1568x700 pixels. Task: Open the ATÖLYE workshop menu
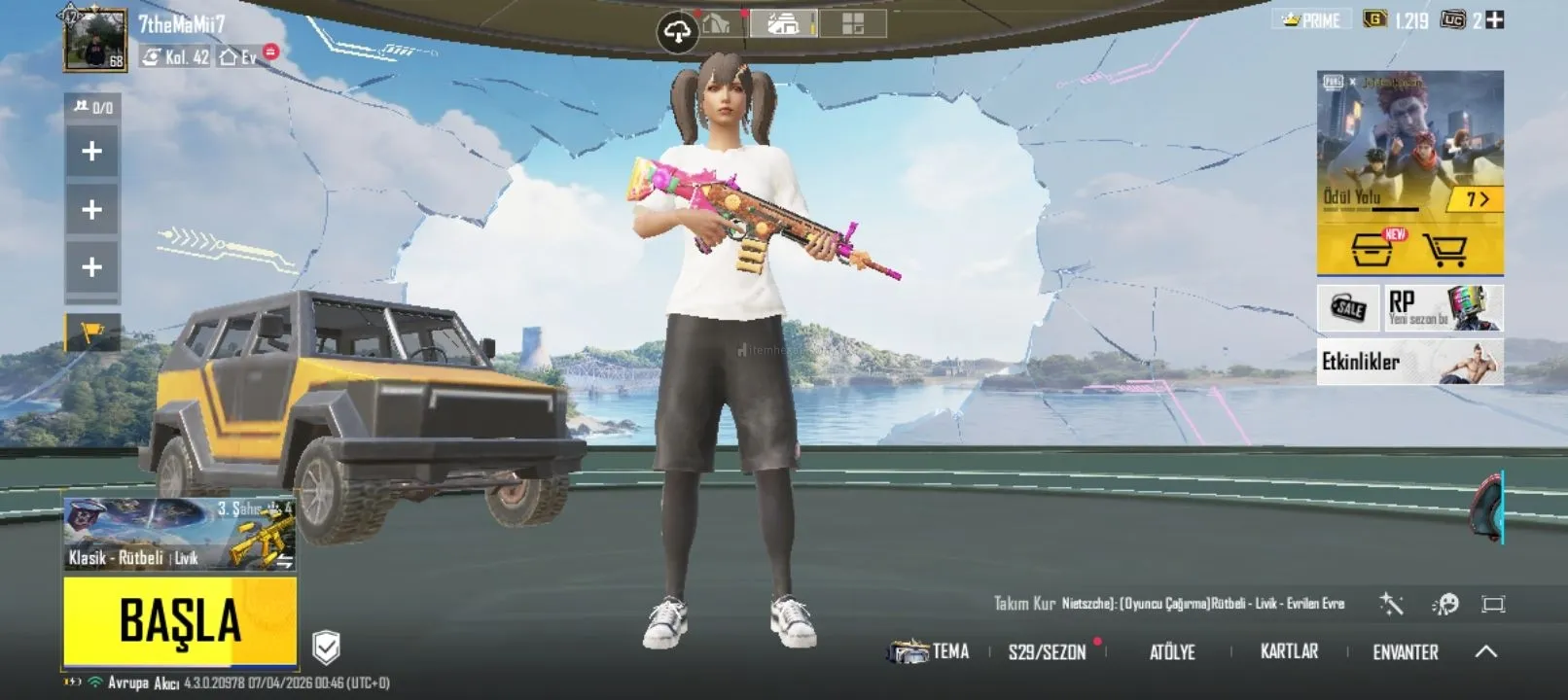tap(1172, 652)
